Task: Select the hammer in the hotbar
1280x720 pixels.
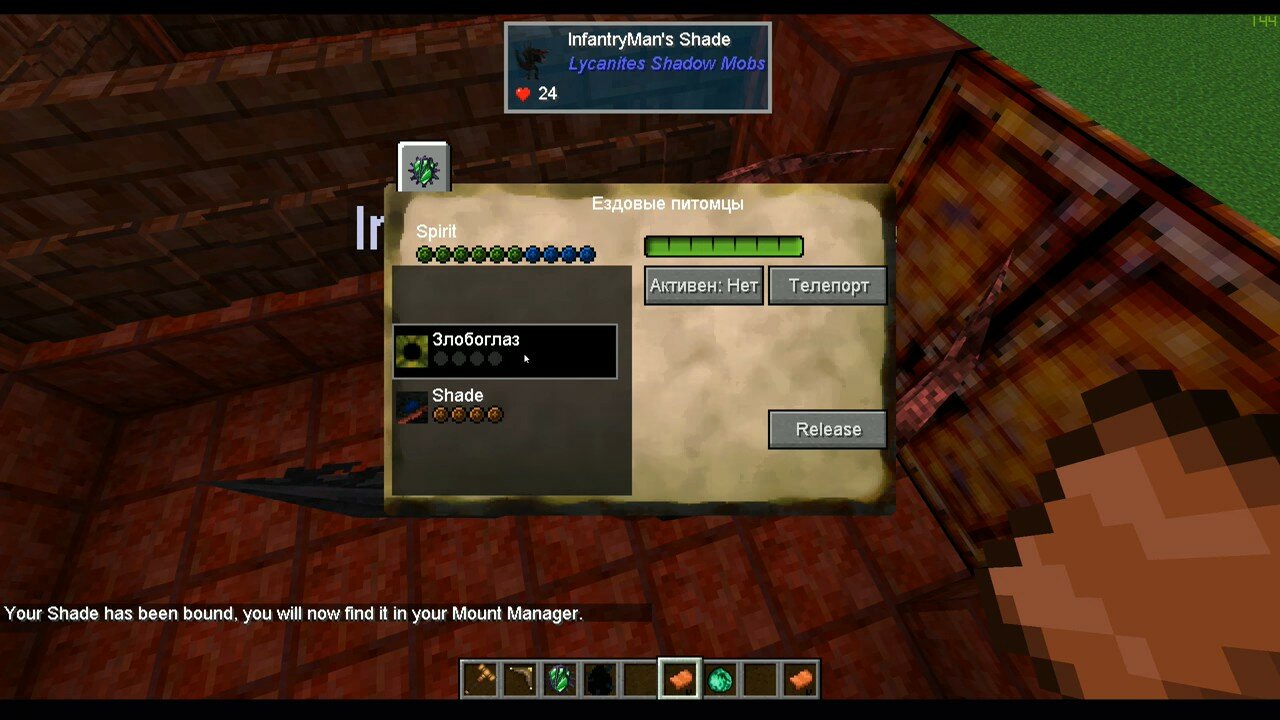Action: coord(480,680)
